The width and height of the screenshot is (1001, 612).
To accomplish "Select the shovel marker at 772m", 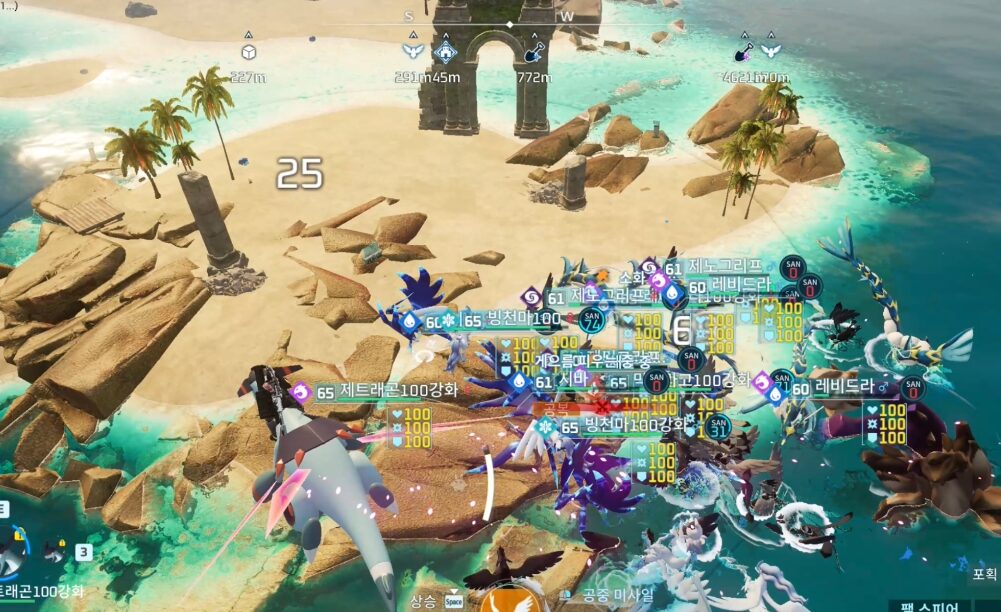I will (535, 51).
